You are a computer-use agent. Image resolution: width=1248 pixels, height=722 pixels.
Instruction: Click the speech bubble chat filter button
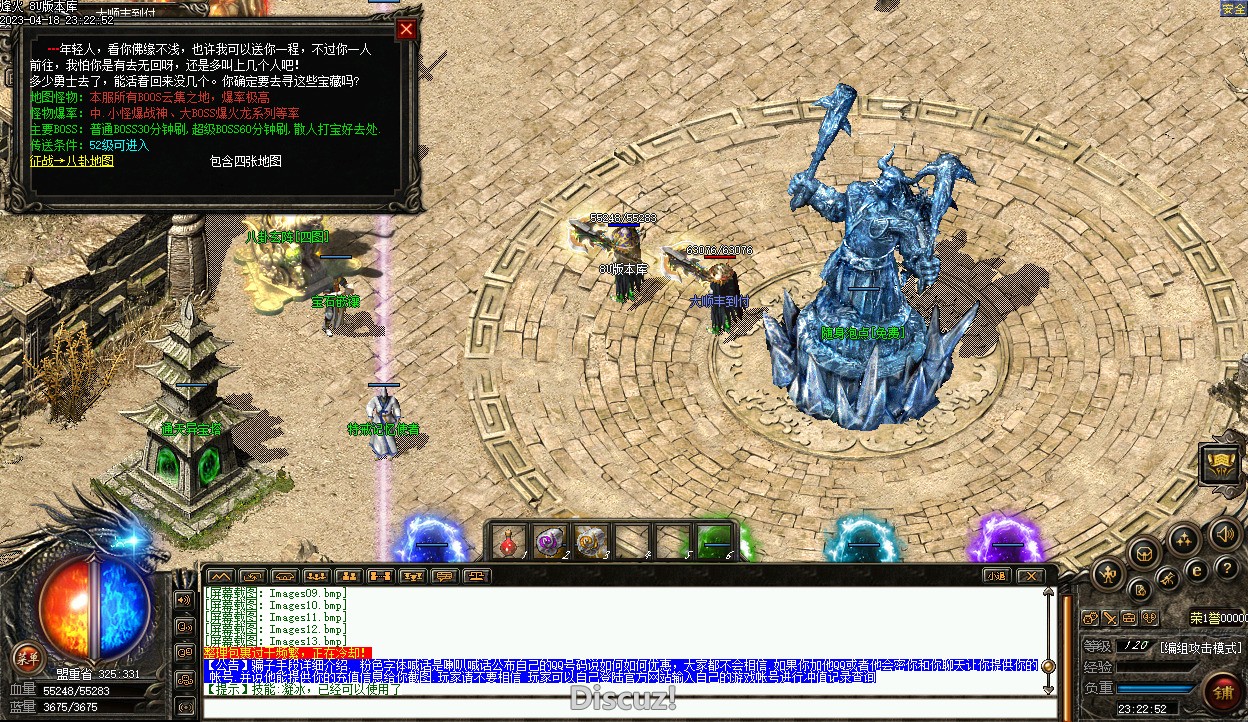443,576
